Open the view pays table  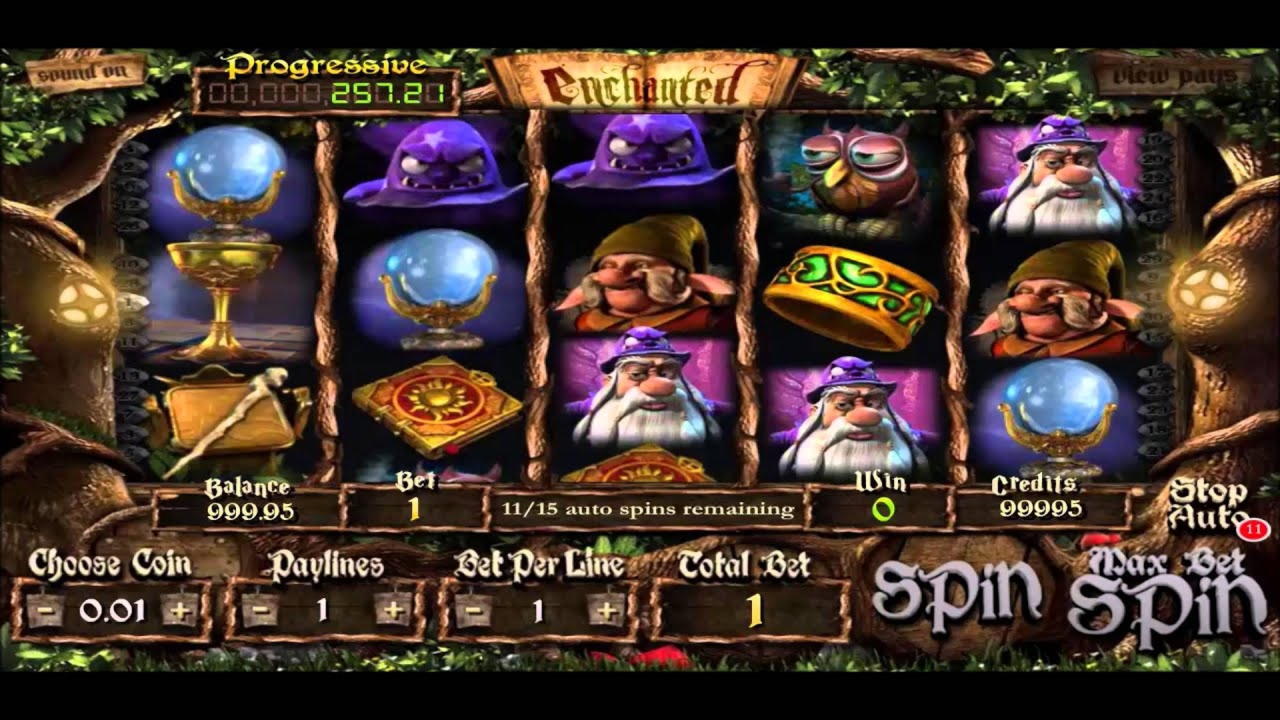click(x=1173, y=75)
